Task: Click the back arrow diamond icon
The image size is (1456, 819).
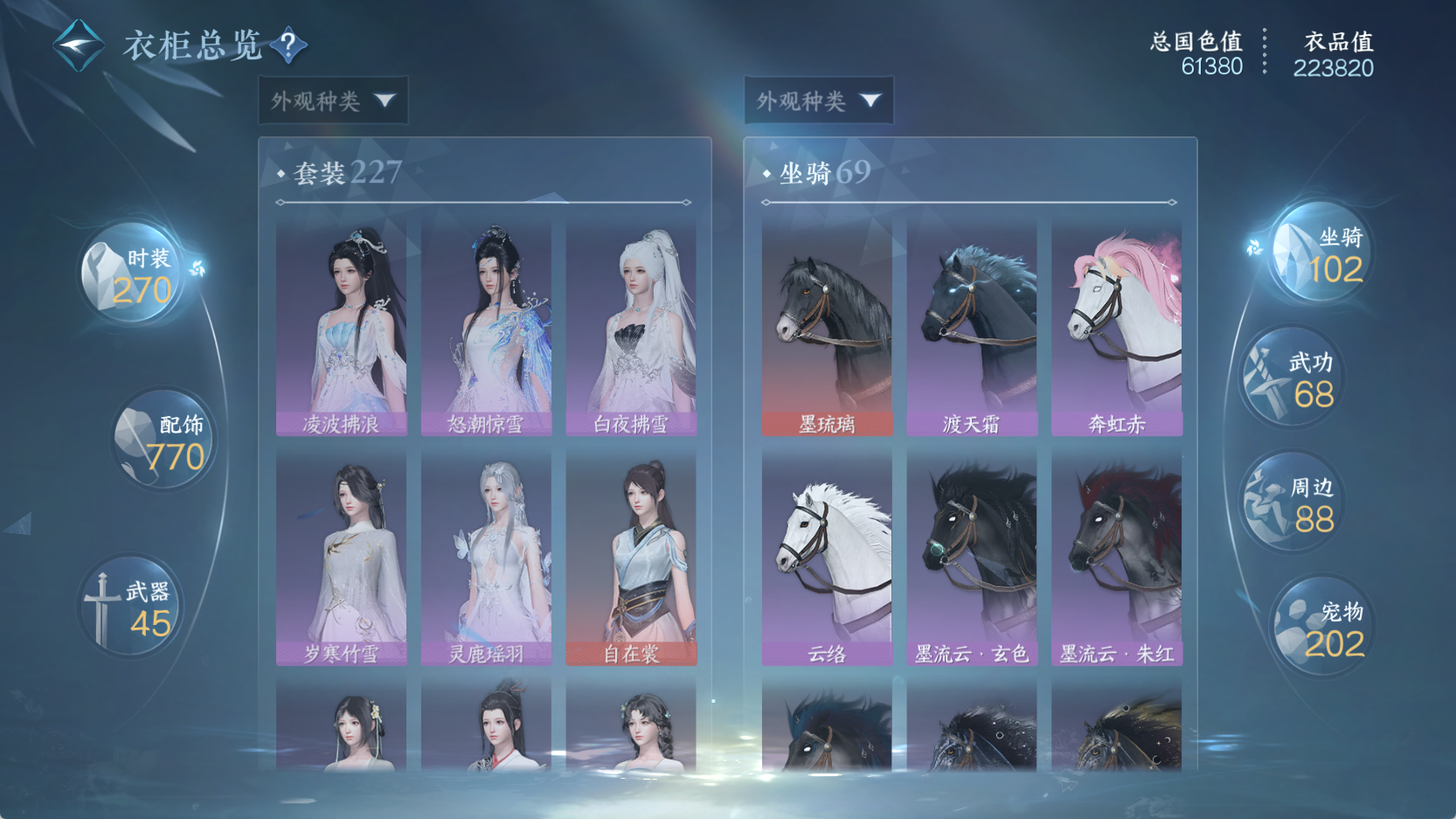Action: (78, 45)
